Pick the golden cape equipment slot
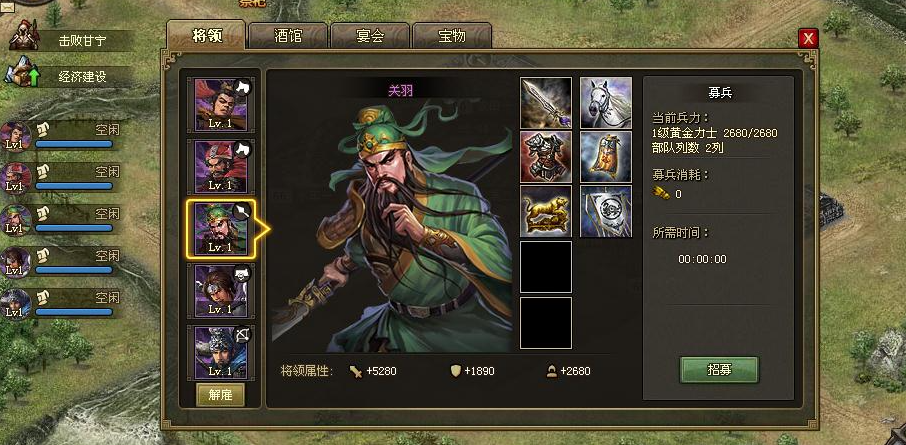Screen dimensions: 906x445 [606, 157]
